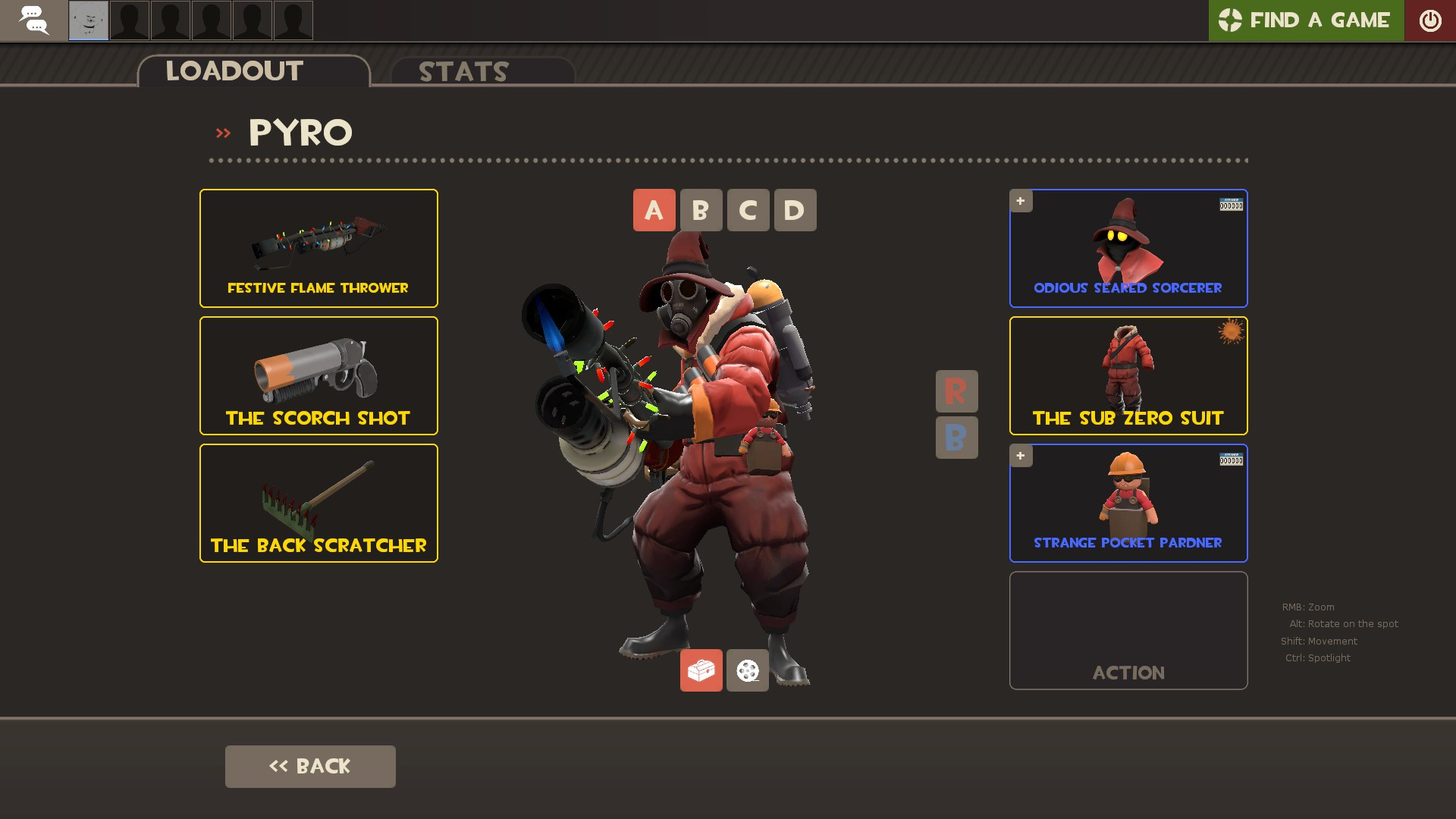Open The Scorch Shot weapon slot
This screenshot has height=819, width=1456.
[x=318, y=375]
